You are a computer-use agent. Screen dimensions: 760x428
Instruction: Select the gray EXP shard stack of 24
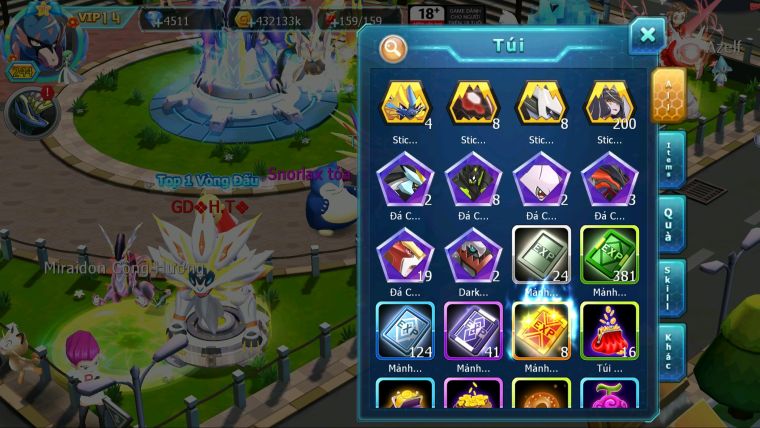point(541,254)
